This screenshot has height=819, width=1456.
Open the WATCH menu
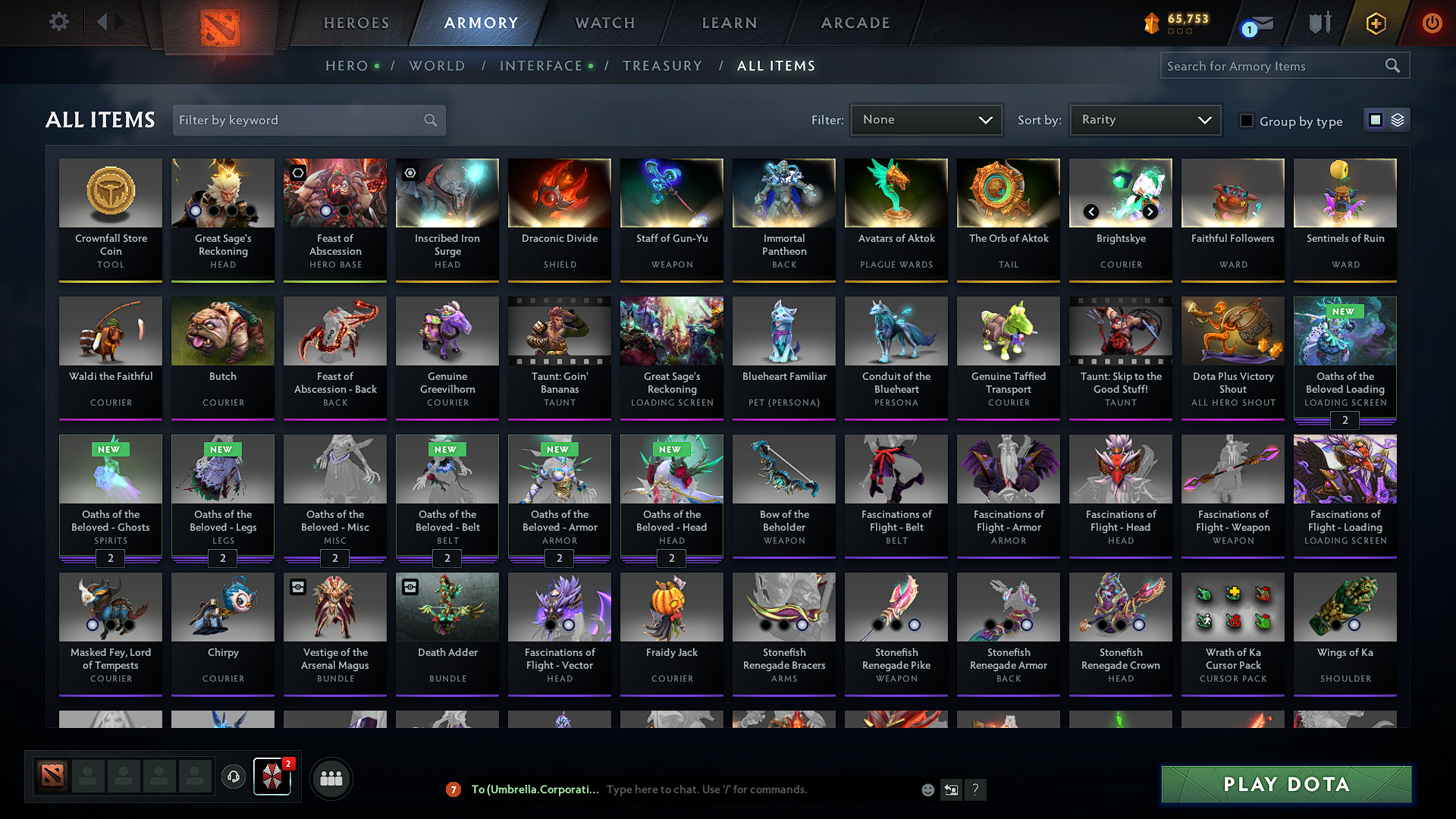(603, 23)
